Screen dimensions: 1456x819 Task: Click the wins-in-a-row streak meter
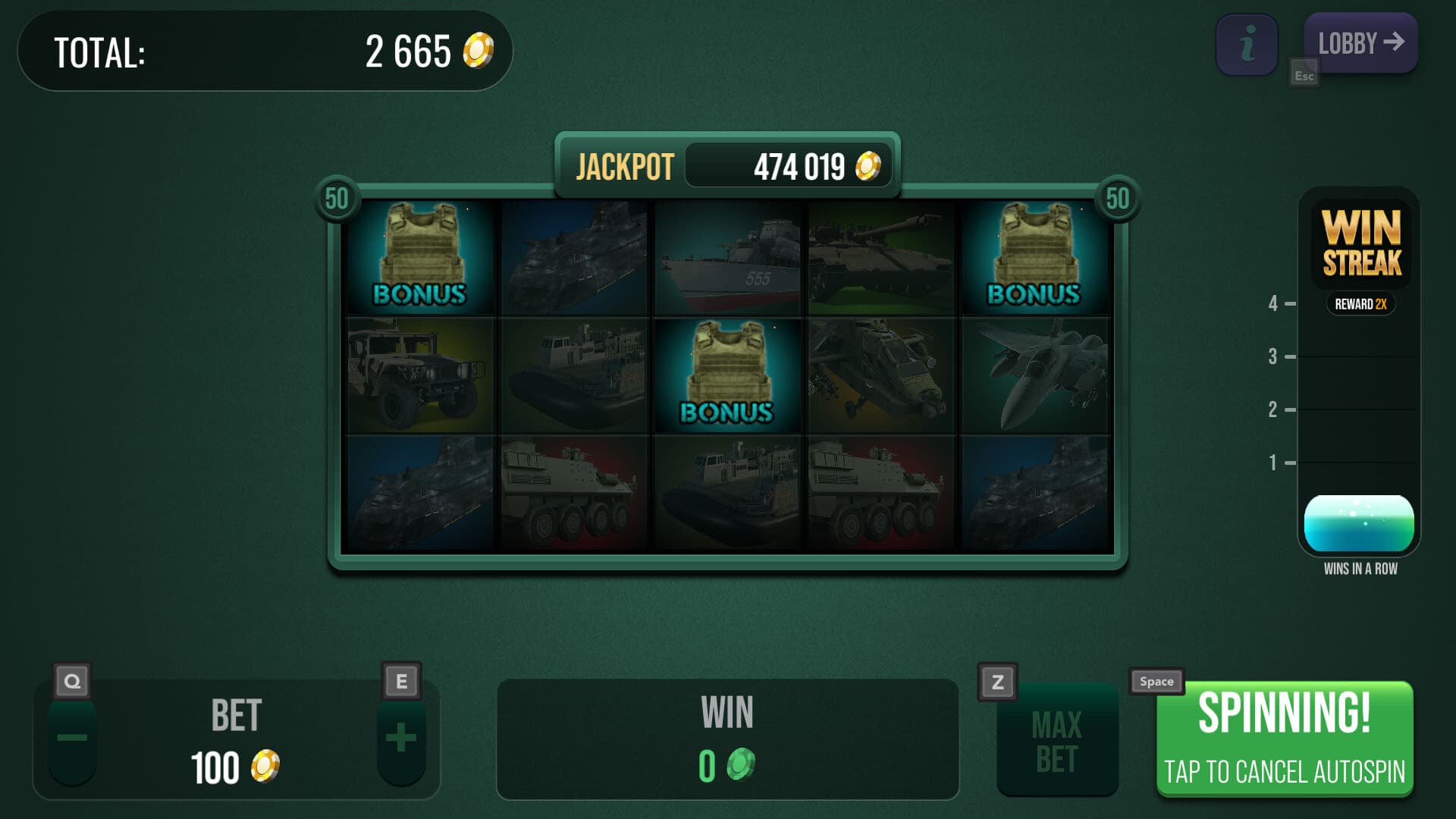point(1359,523)
